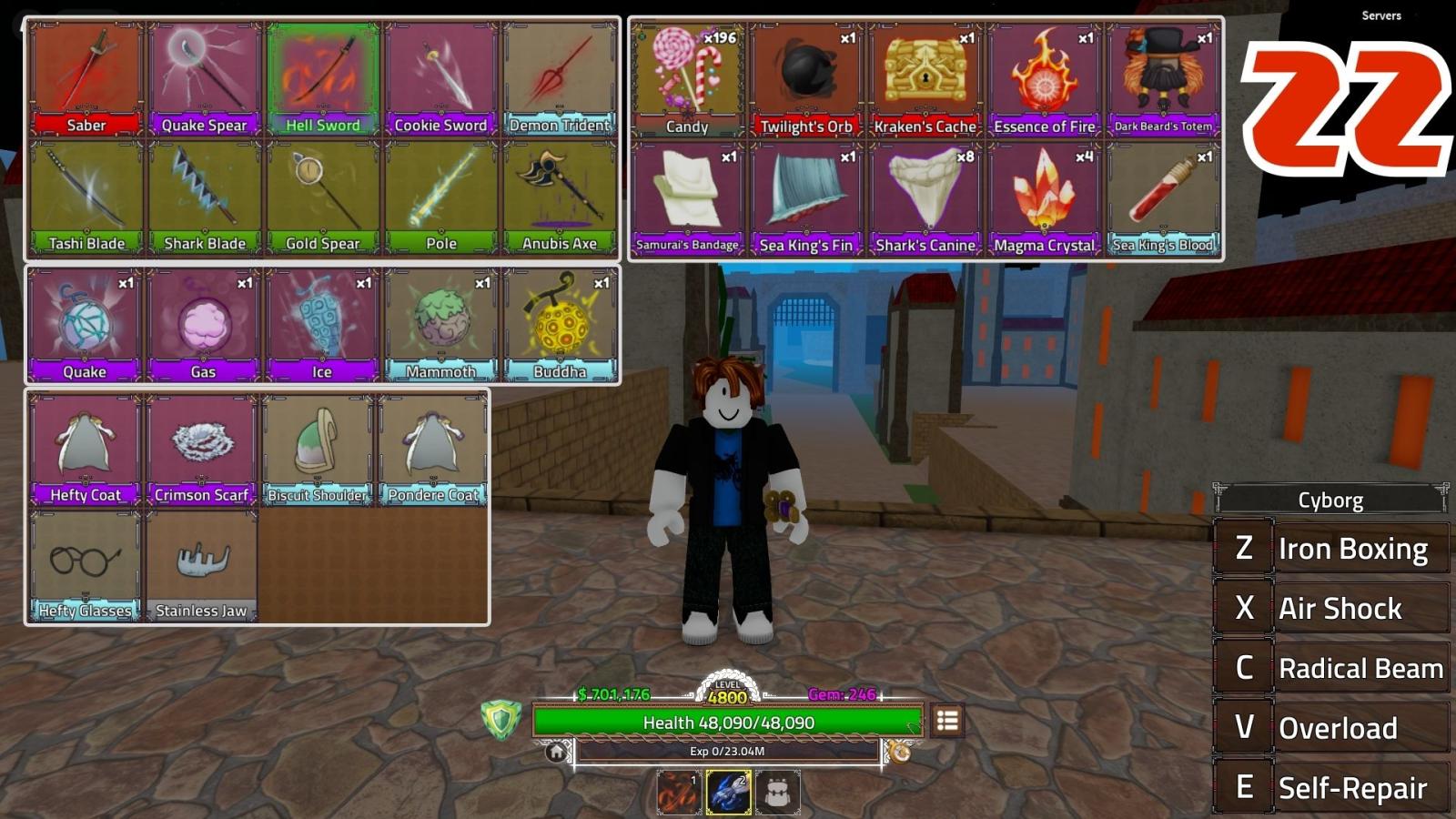Choose the Buddha fruit
Screen dimensions: 1456x819
pyautogui.click(x=560, y=324)
